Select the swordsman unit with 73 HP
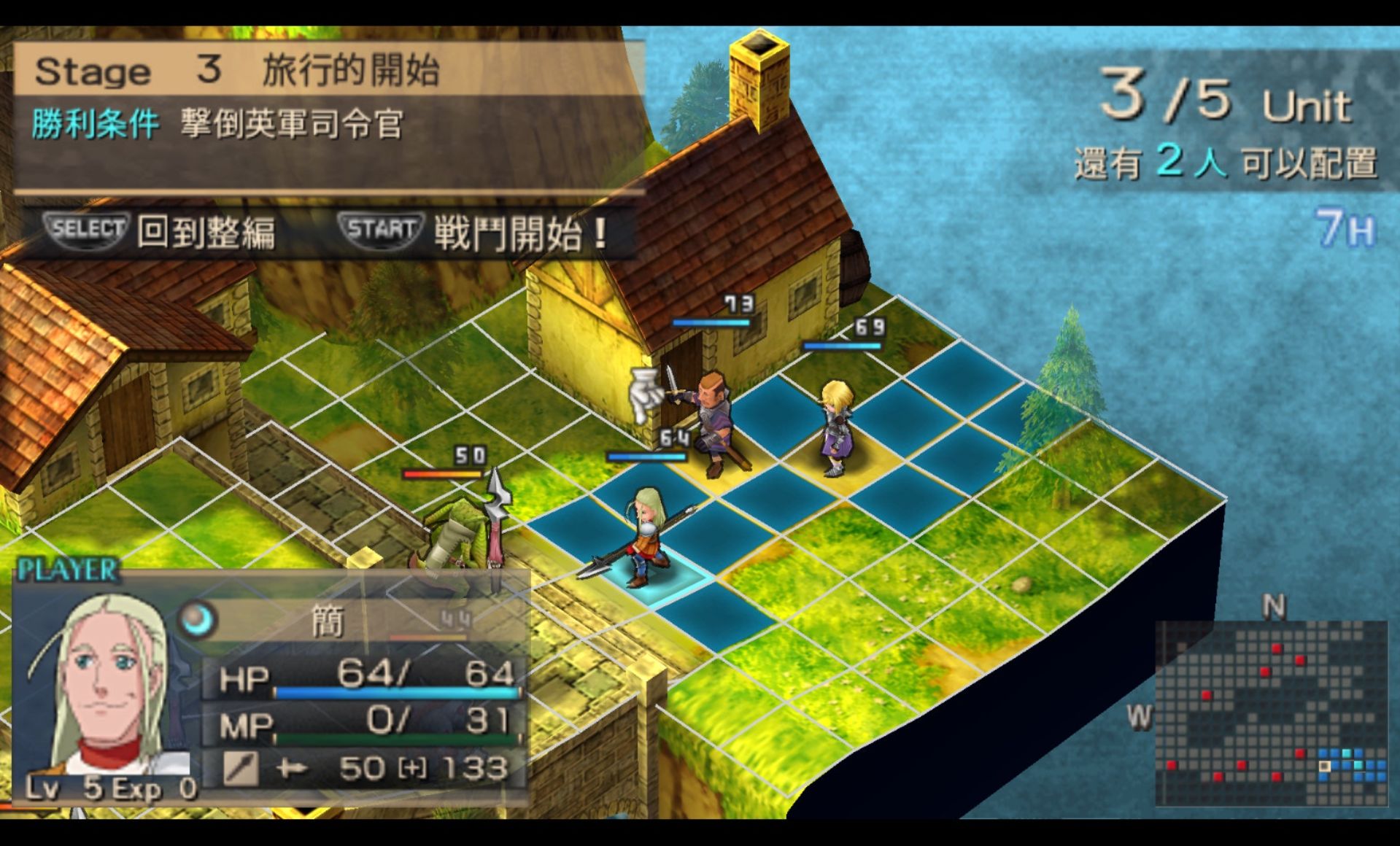 [710, 423]
